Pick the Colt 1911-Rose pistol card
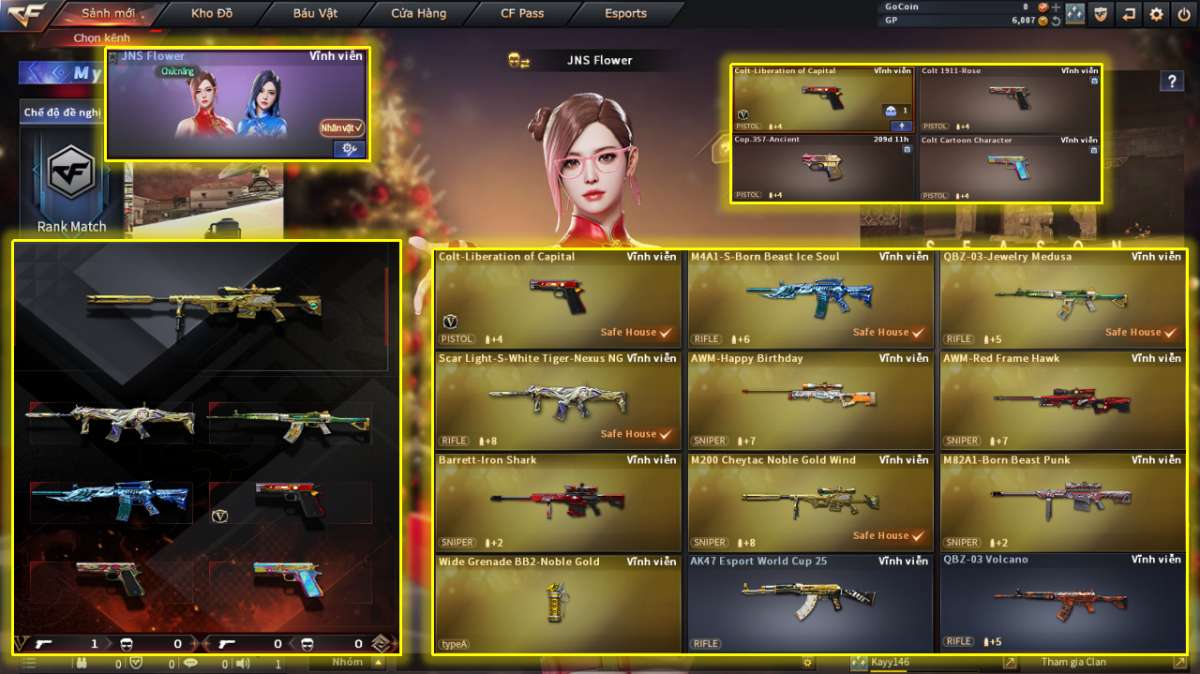The height and width of the screenshot is (674, 1200). pos(1009,99)
